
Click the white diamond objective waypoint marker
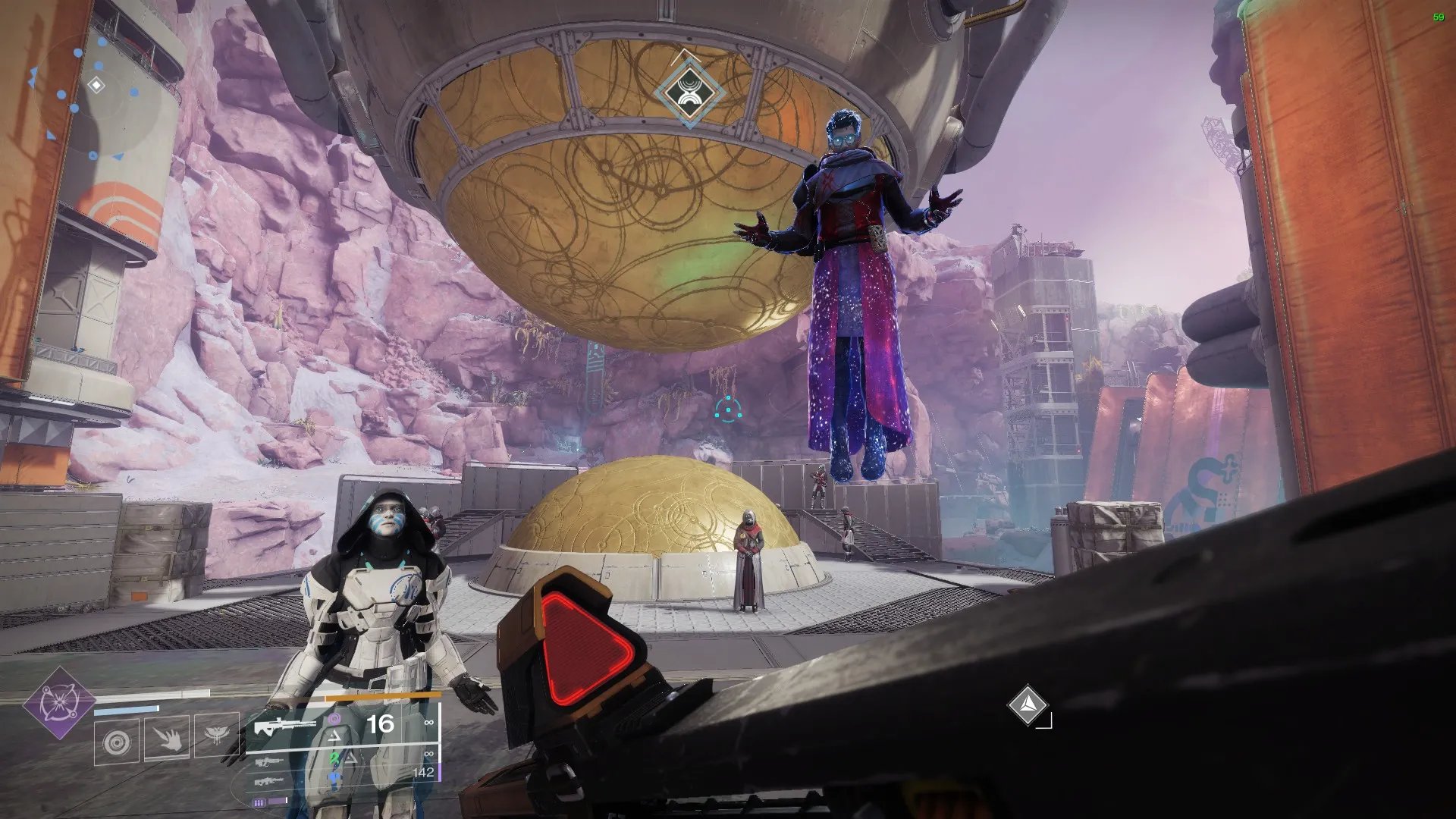(x=1027, y=705)
